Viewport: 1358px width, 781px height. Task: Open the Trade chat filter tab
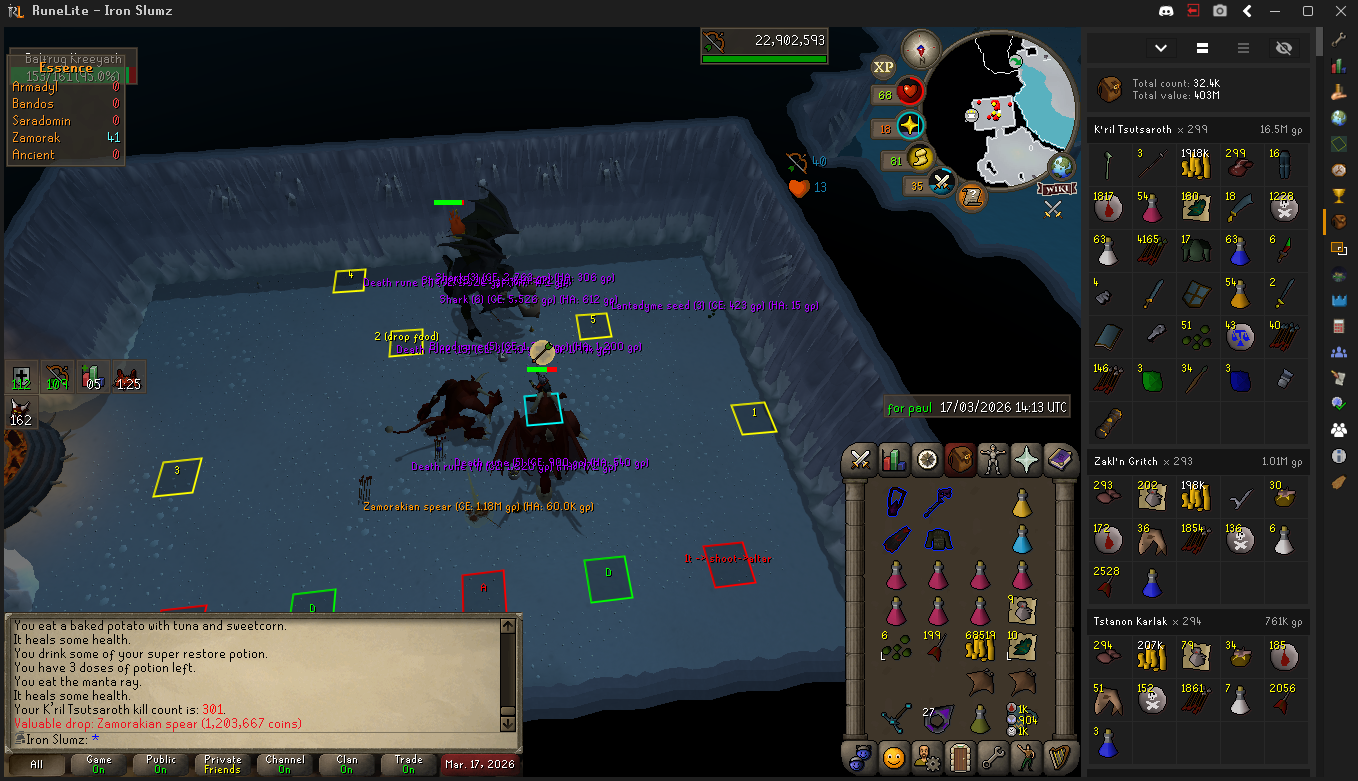coord(408,764)
